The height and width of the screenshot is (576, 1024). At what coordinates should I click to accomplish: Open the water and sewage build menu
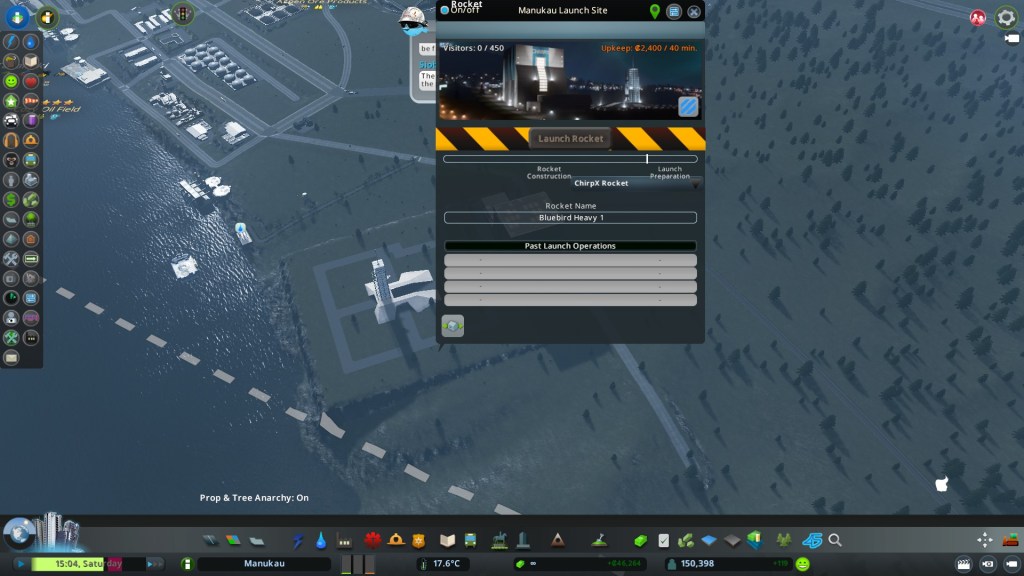pos(320,541)
